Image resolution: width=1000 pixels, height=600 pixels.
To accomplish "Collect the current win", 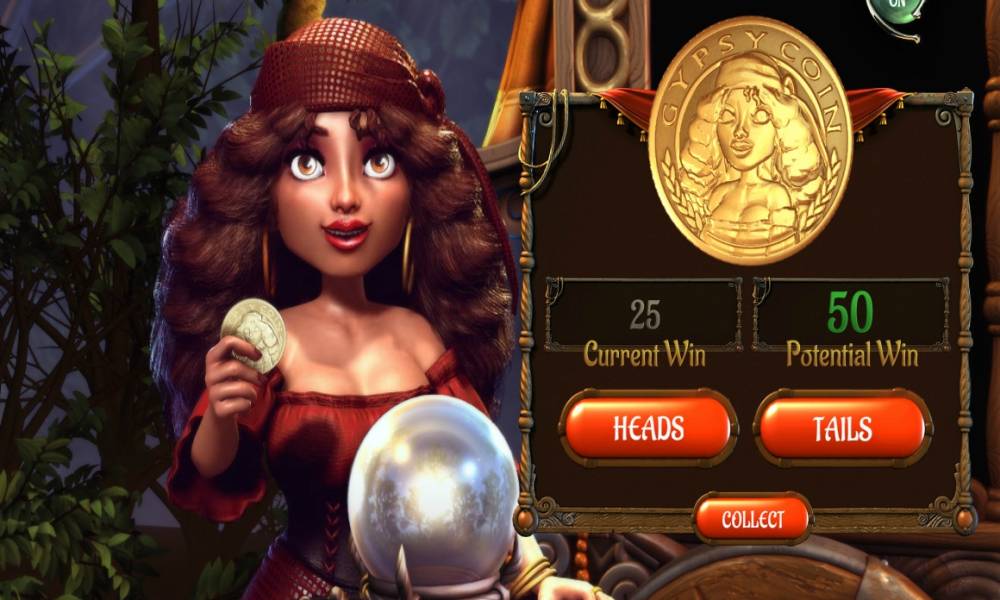I will (752, 519).
